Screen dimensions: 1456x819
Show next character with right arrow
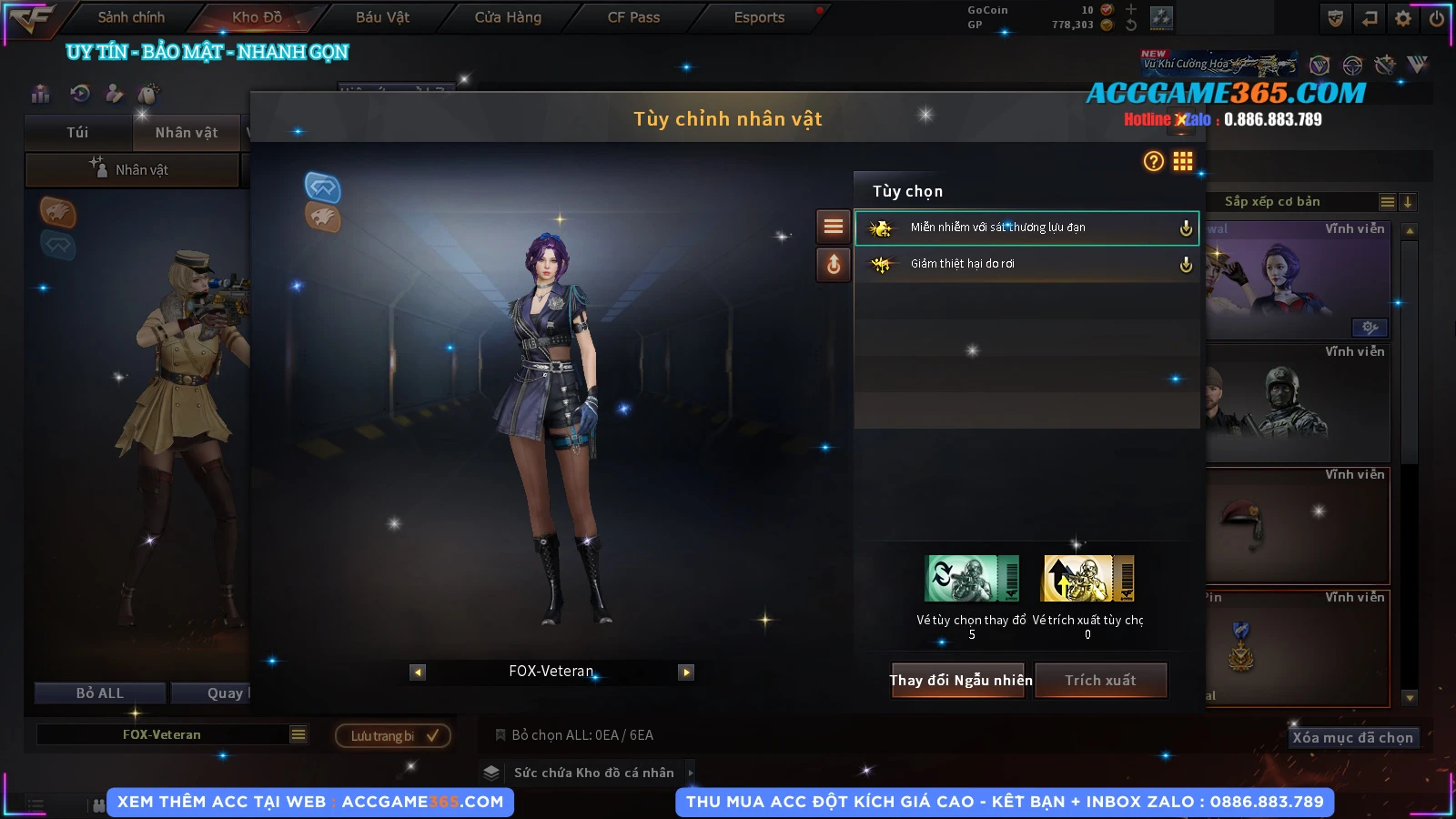(x=686, y=672)
